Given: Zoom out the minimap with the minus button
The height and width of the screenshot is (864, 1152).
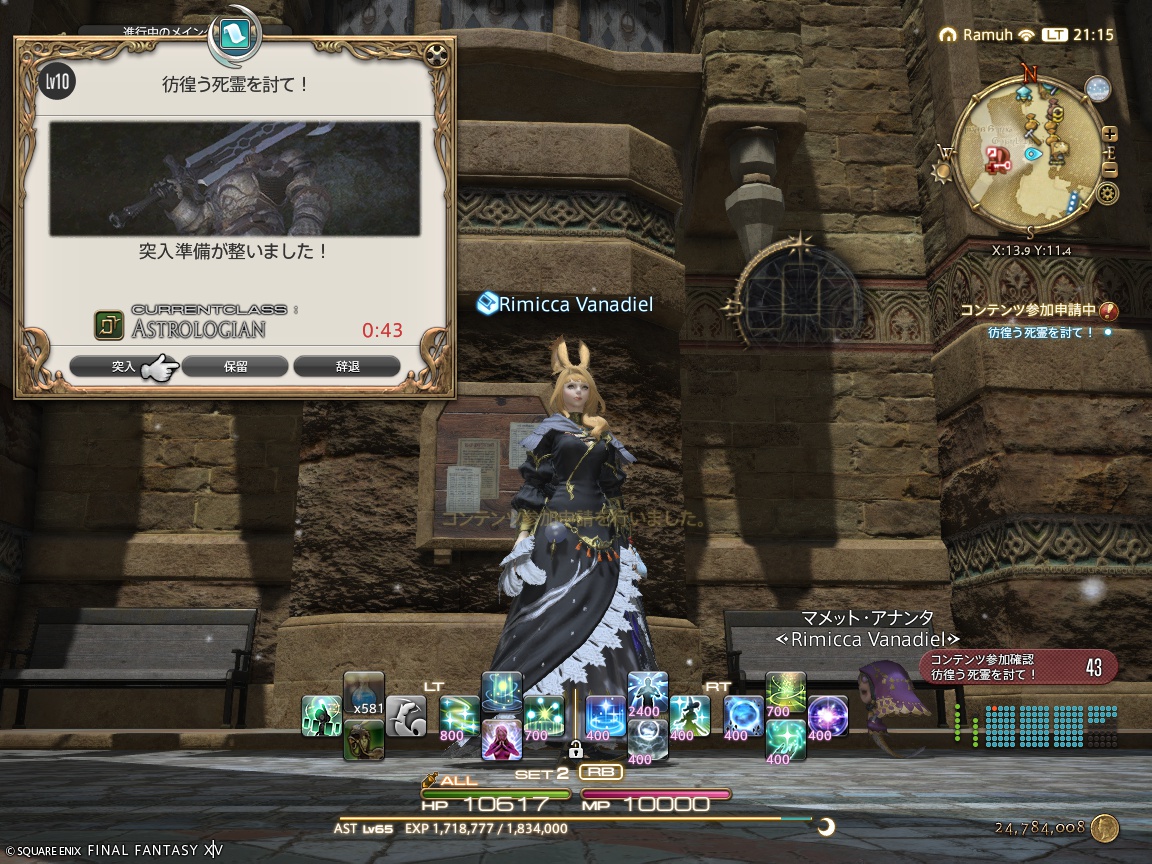Looking at the screenshot, I should [x=1110, y=169].
